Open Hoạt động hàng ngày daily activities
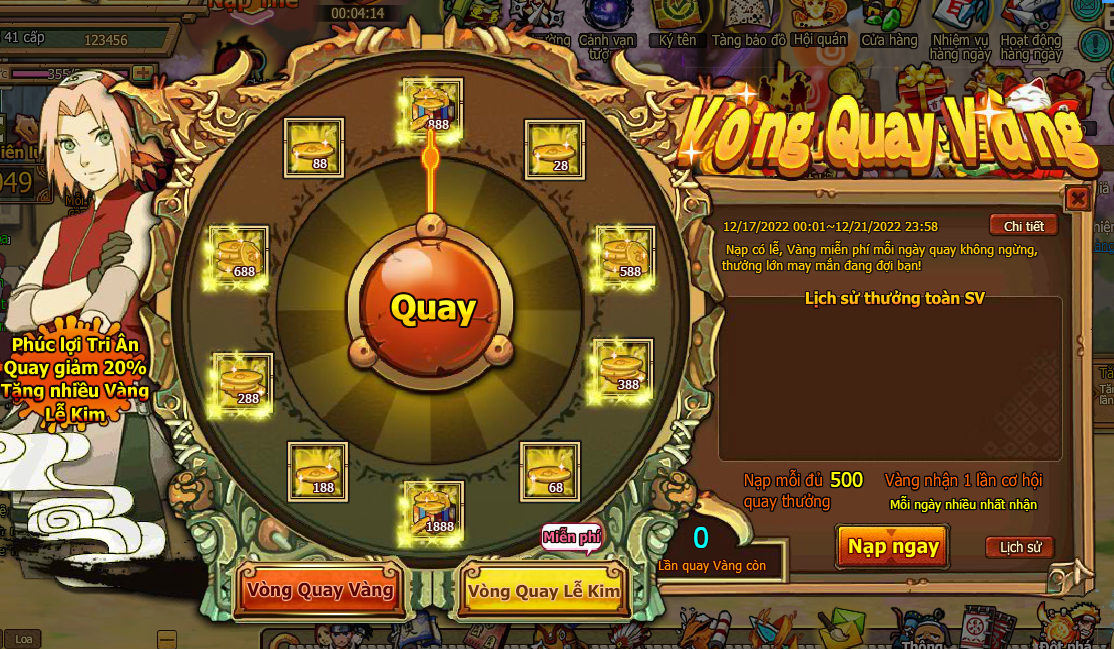The width and height of the screenshot is (1114, 649). tap(1030, 28)
